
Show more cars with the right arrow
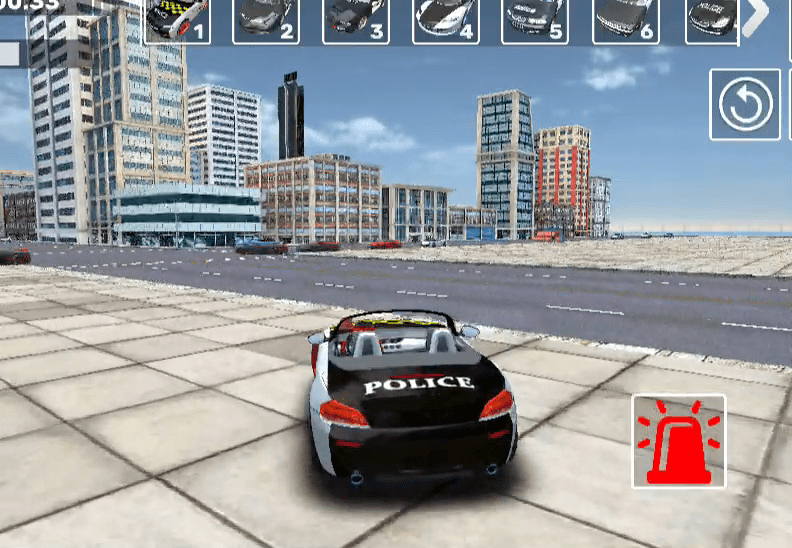(758, 15)
